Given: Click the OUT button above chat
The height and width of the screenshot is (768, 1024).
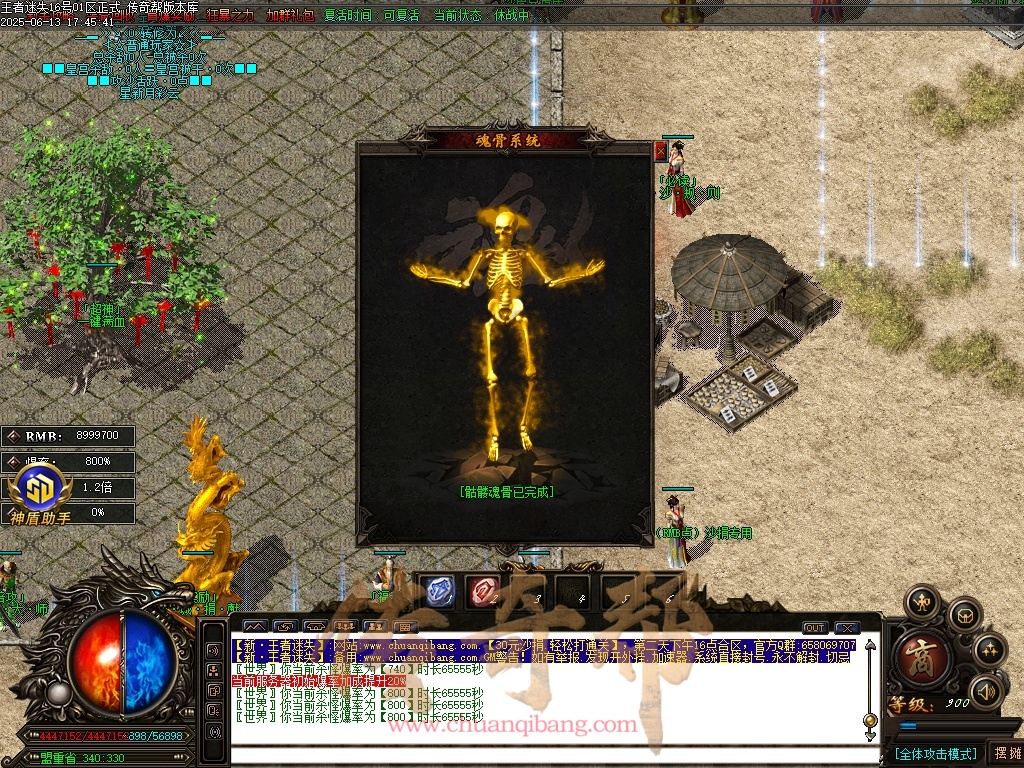Looking at the screenshot, I should (x=815, y=628).
